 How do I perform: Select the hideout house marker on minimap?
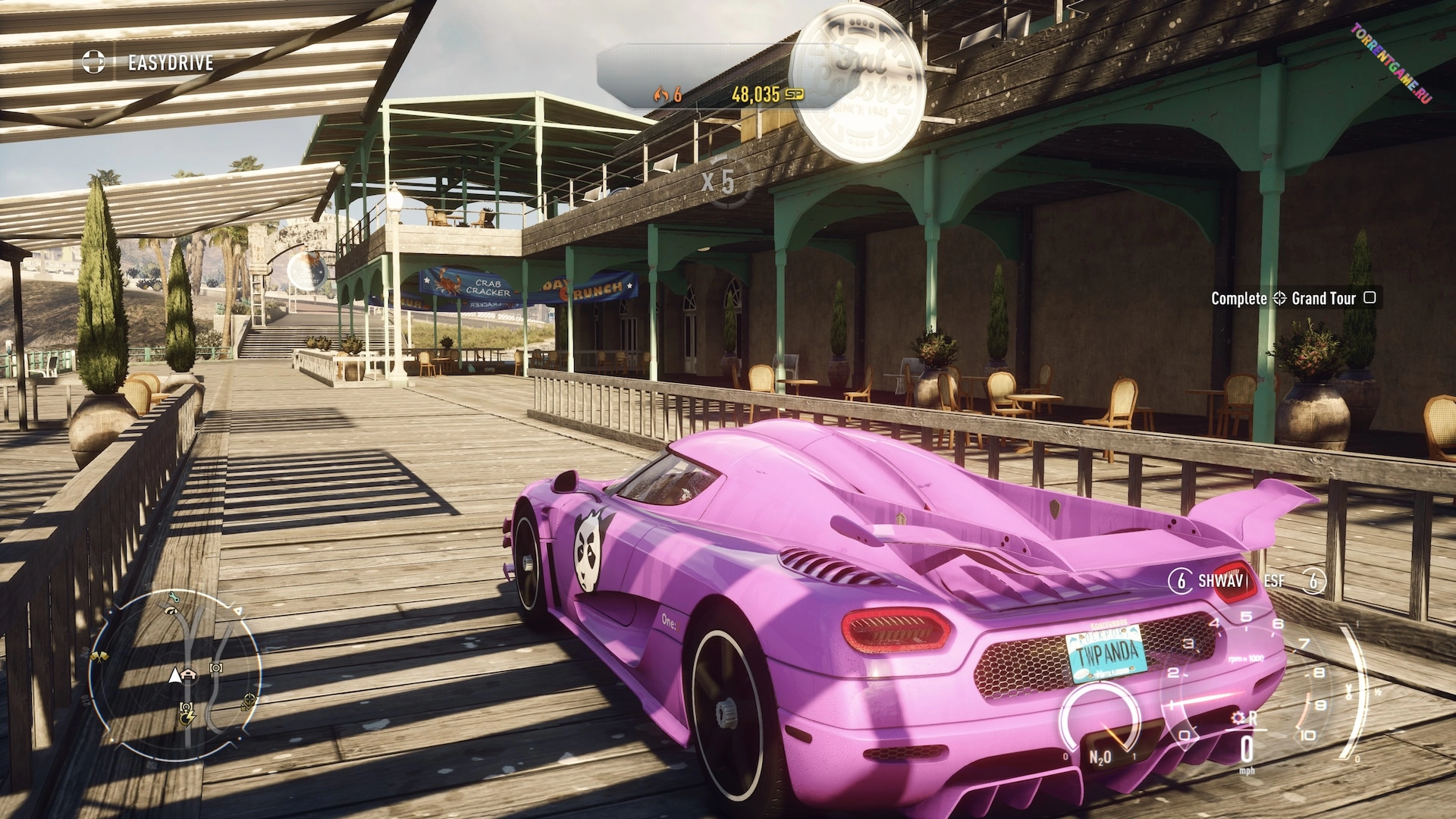tap(189, 674)
